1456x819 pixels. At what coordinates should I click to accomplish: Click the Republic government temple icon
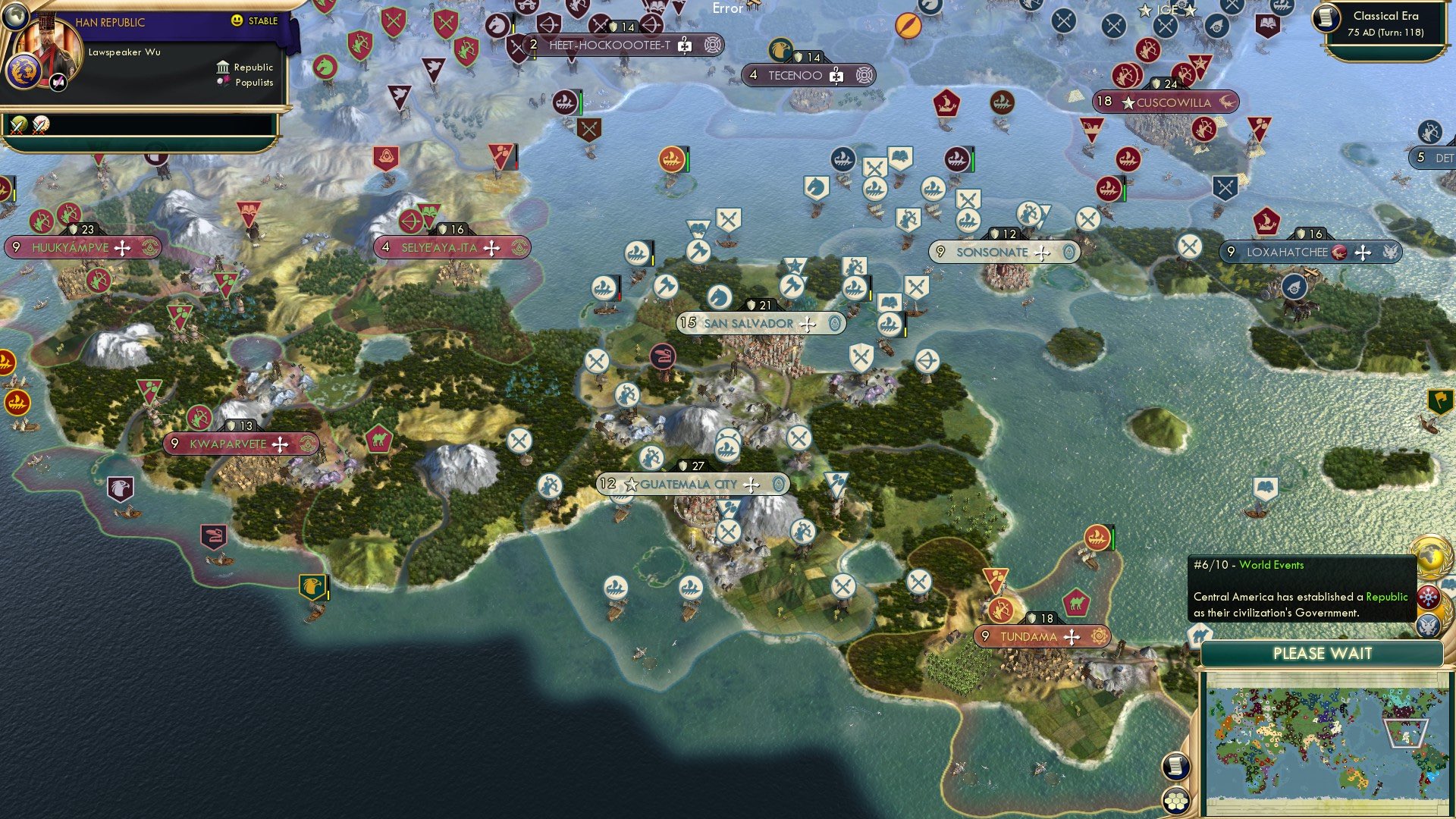pyautogui.click(x=223, y=67)
